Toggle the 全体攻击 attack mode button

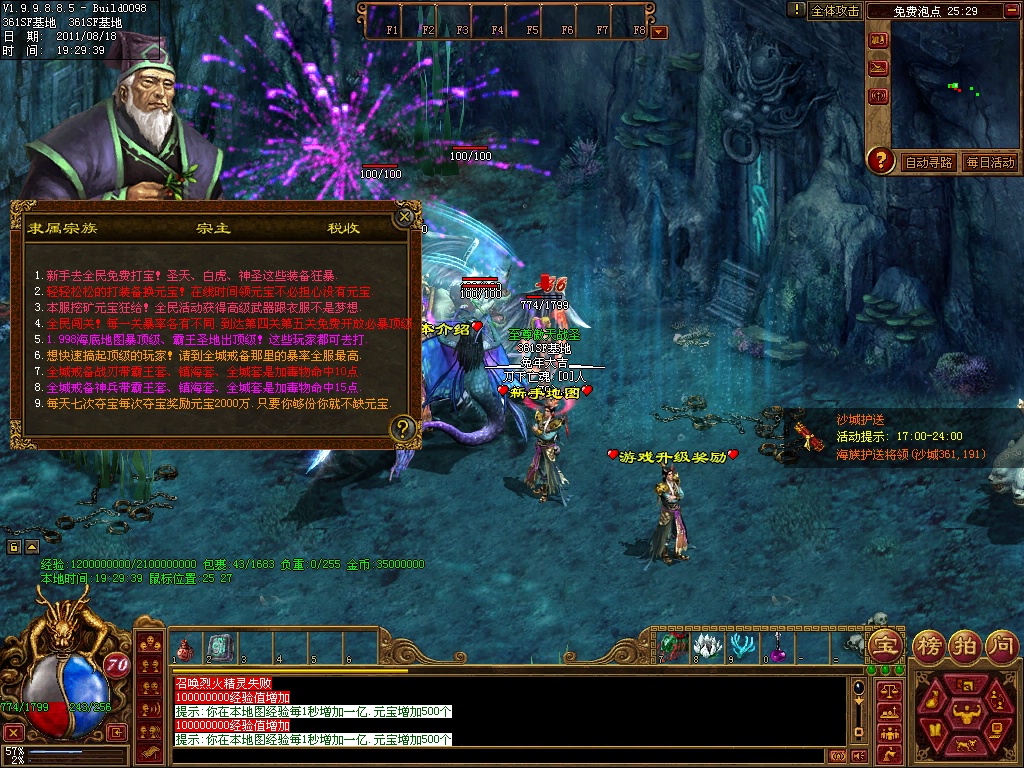[835, 11]
